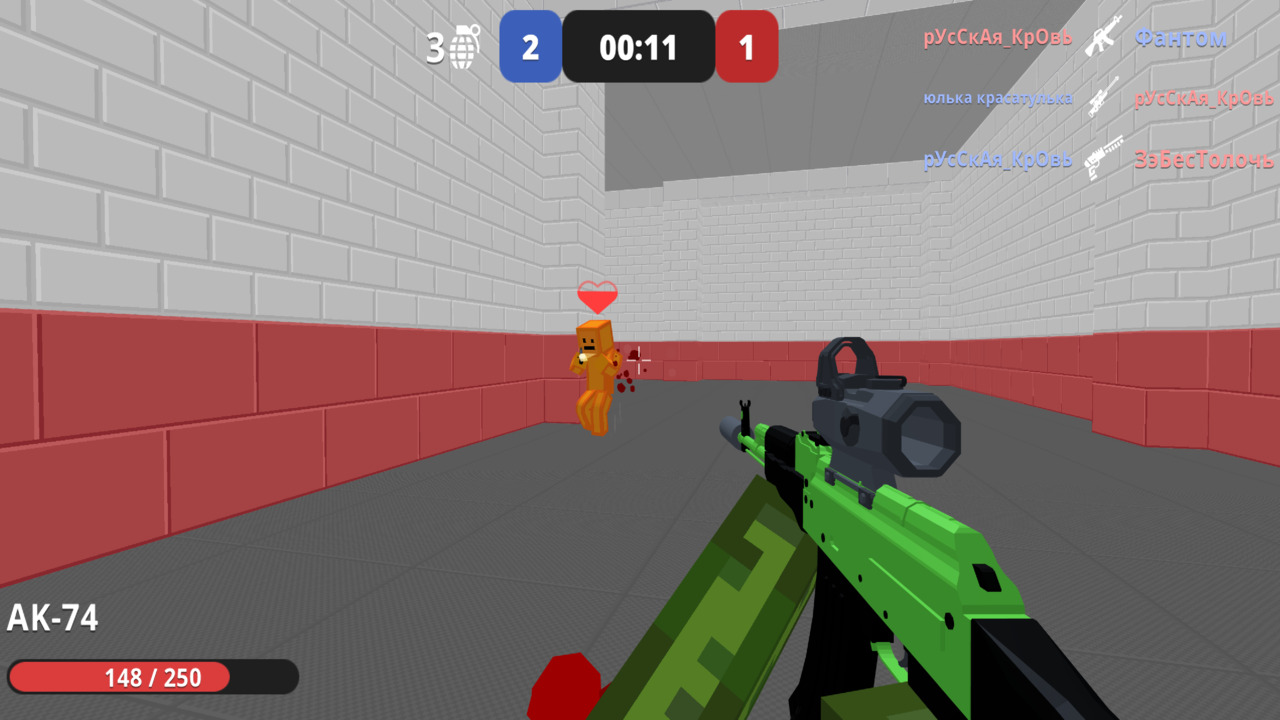
Task: Click the blue team score box showing 2
Action: click(x=530, y=47)
